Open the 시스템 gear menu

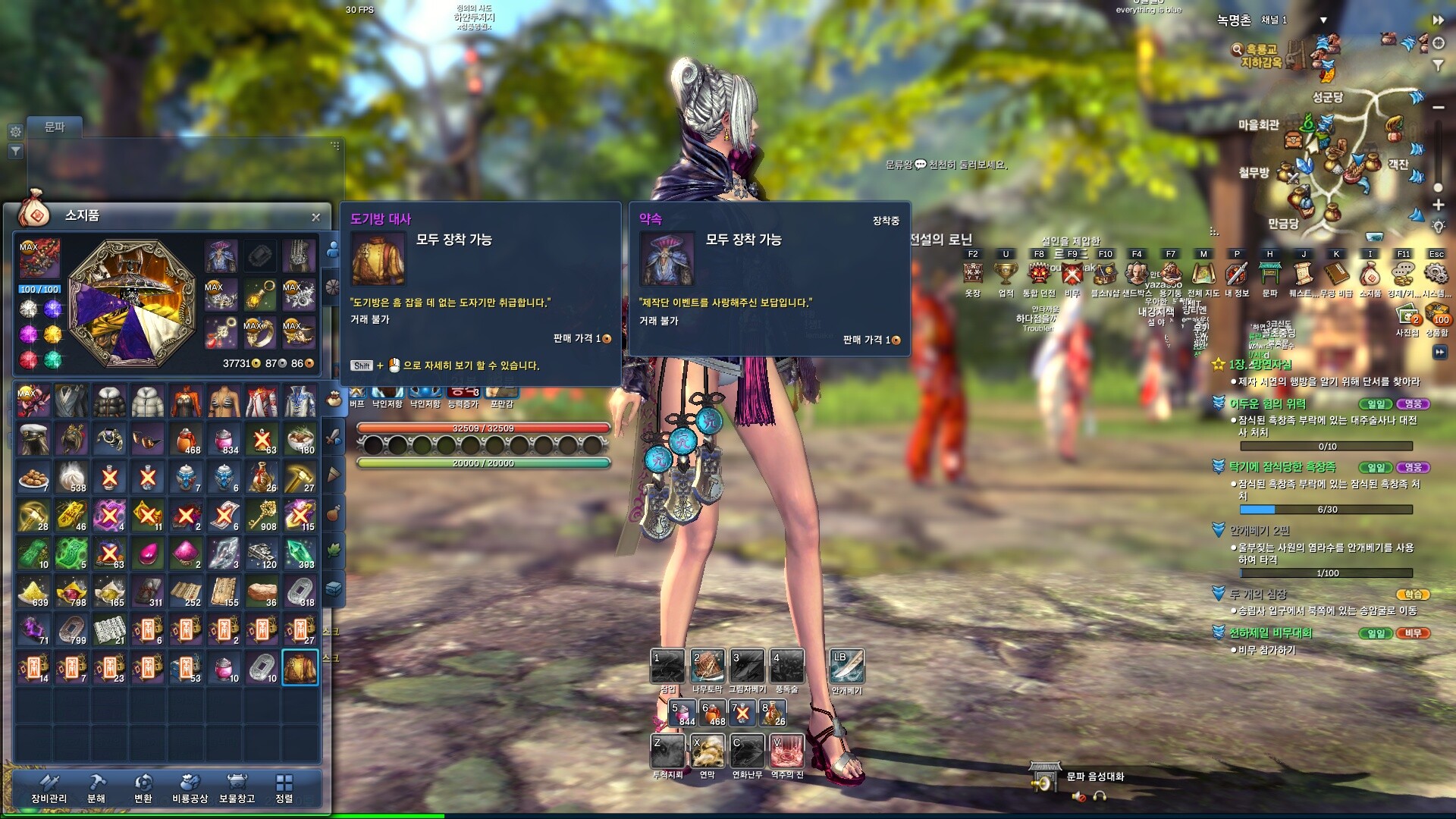[1436, 274]
